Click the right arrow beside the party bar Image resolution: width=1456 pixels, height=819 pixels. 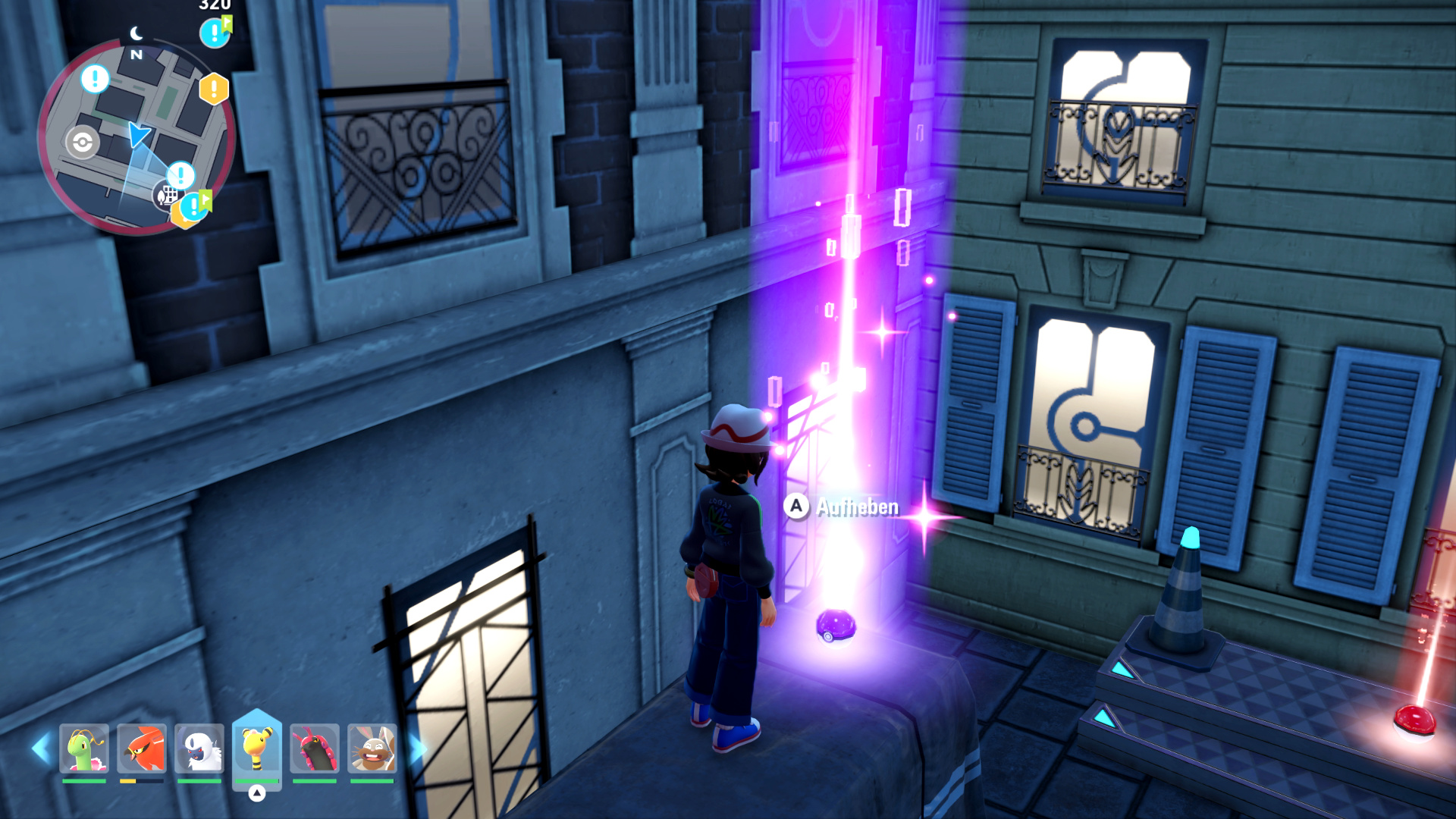417,748
